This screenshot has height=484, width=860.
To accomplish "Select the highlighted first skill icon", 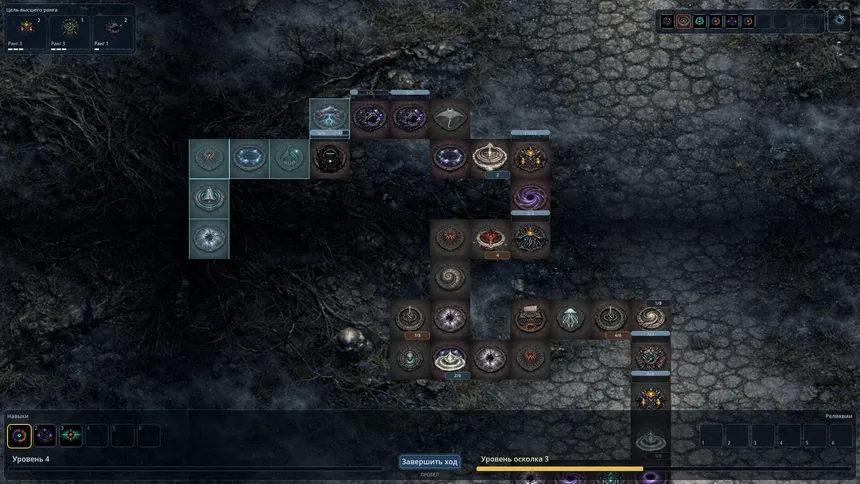I will (19, 435).
